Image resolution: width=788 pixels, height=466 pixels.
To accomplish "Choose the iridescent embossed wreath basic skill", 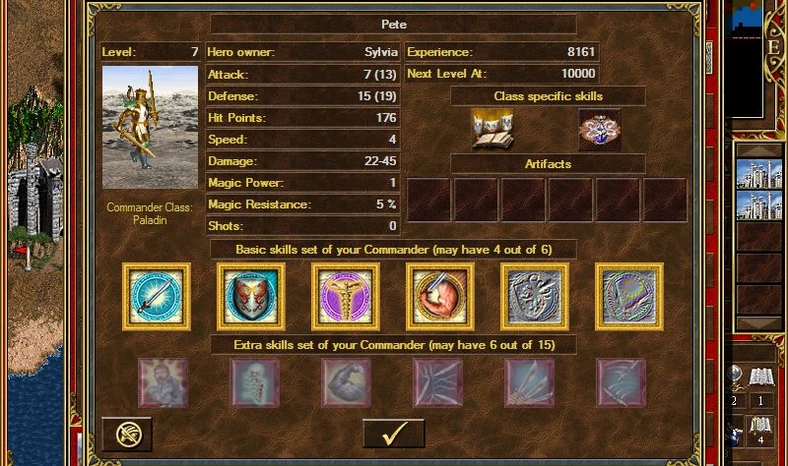I will pos(629,297).
